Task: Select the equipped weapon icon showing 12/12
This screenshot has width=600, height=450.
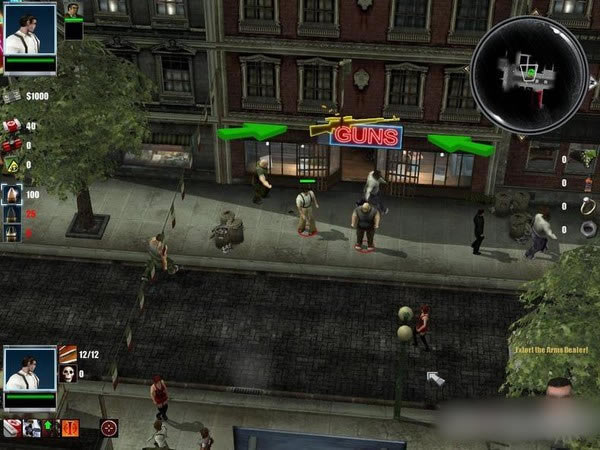Action: [x=67, y=354]
